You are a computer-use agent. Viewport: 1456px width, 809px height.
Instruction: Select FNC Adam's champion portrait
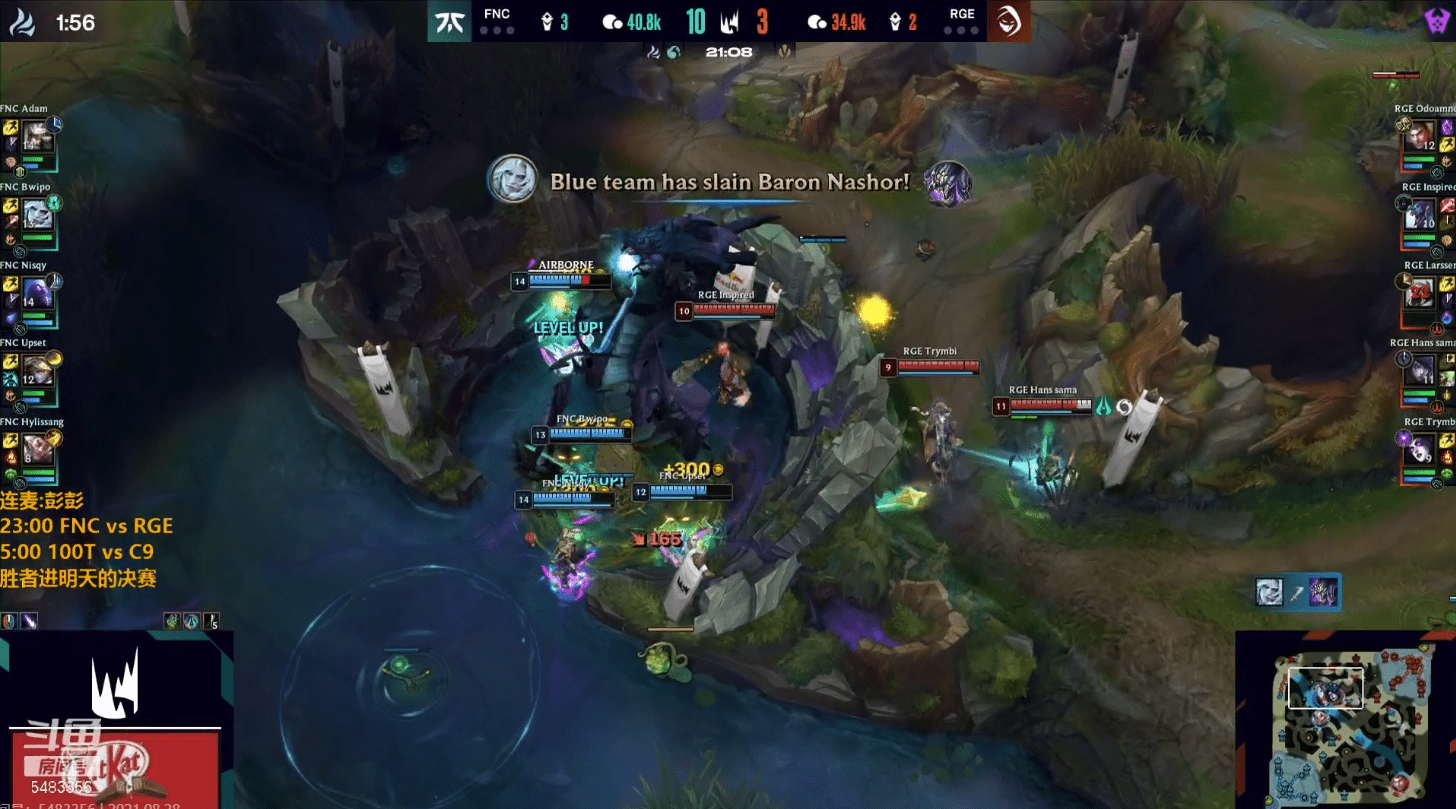click(37, 138)
